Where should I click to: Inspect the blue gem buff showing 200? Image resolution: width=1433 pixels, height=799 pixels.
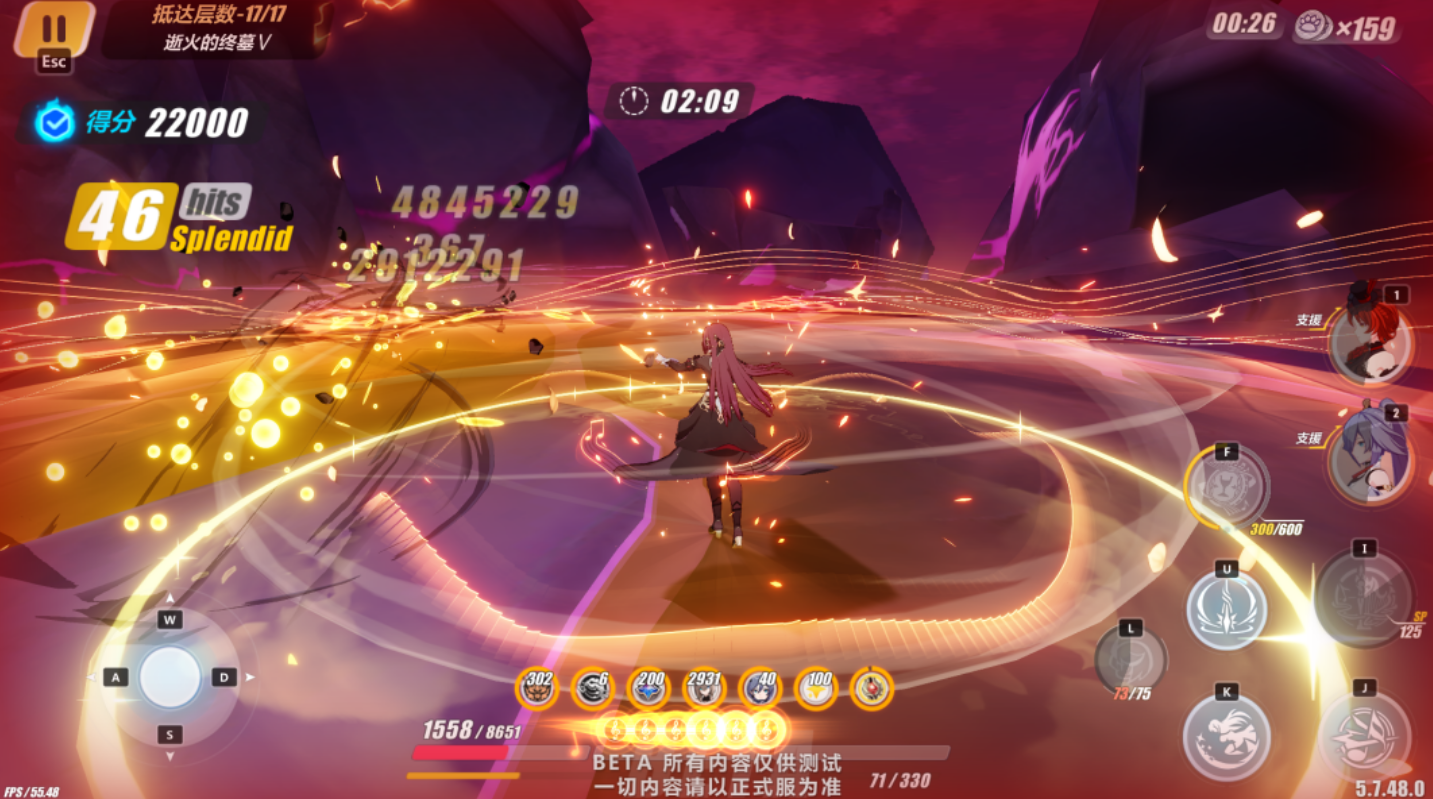point(648,688)
